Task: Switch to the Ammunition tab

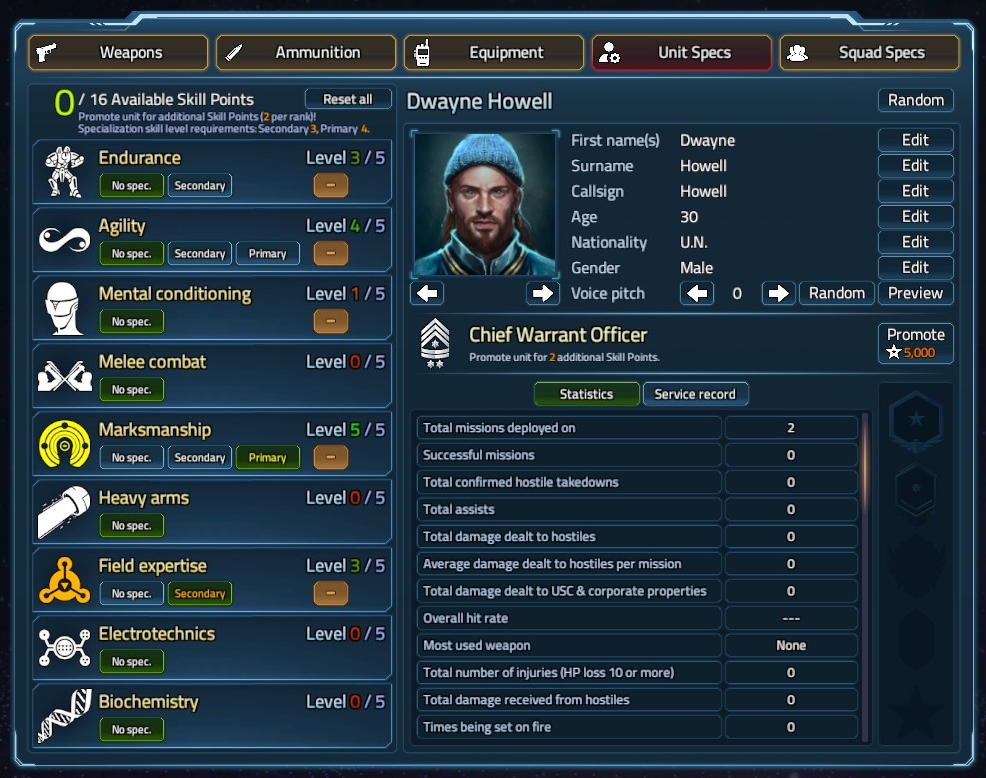Action: pyautogui.click(x=306, y=53)
